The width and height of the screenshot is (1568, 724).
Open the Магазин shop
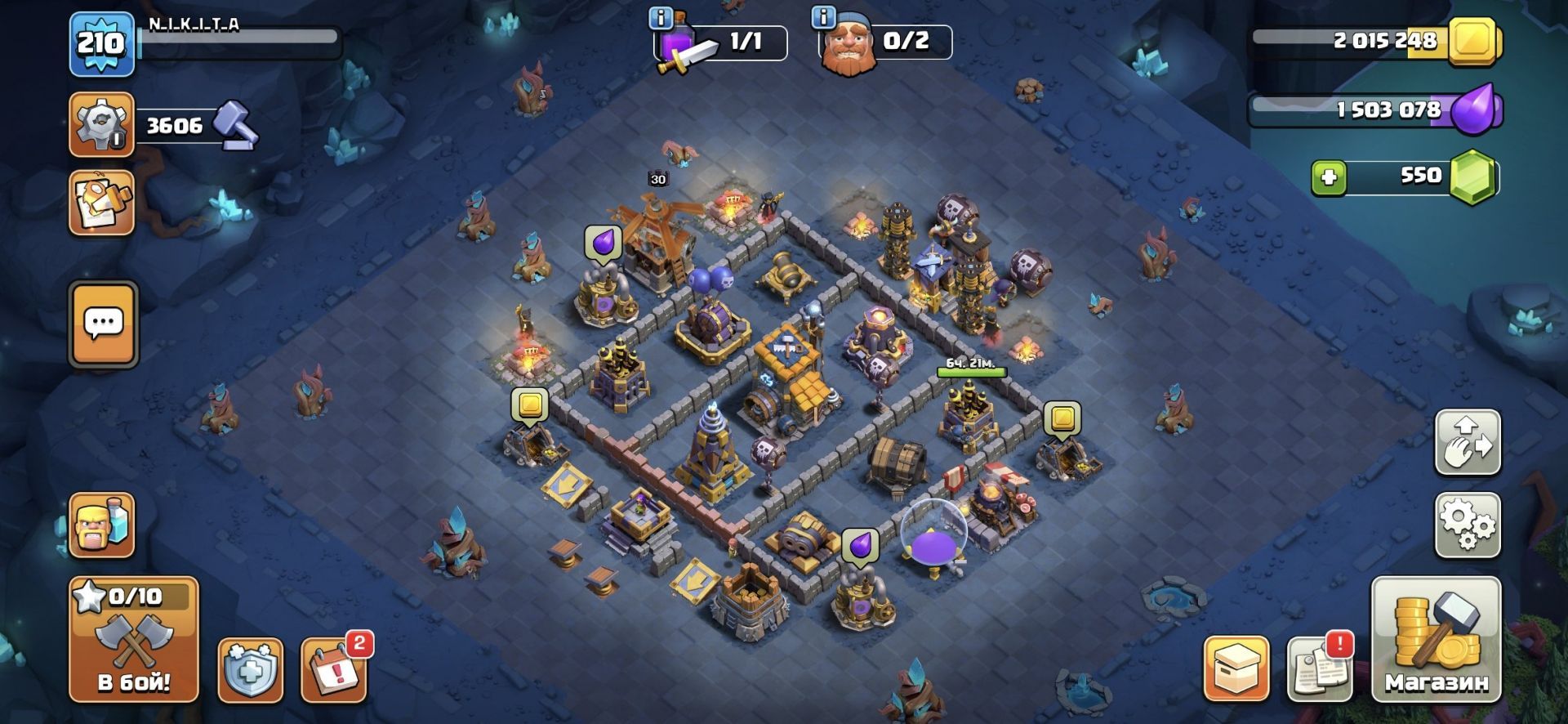point(1435,638)
